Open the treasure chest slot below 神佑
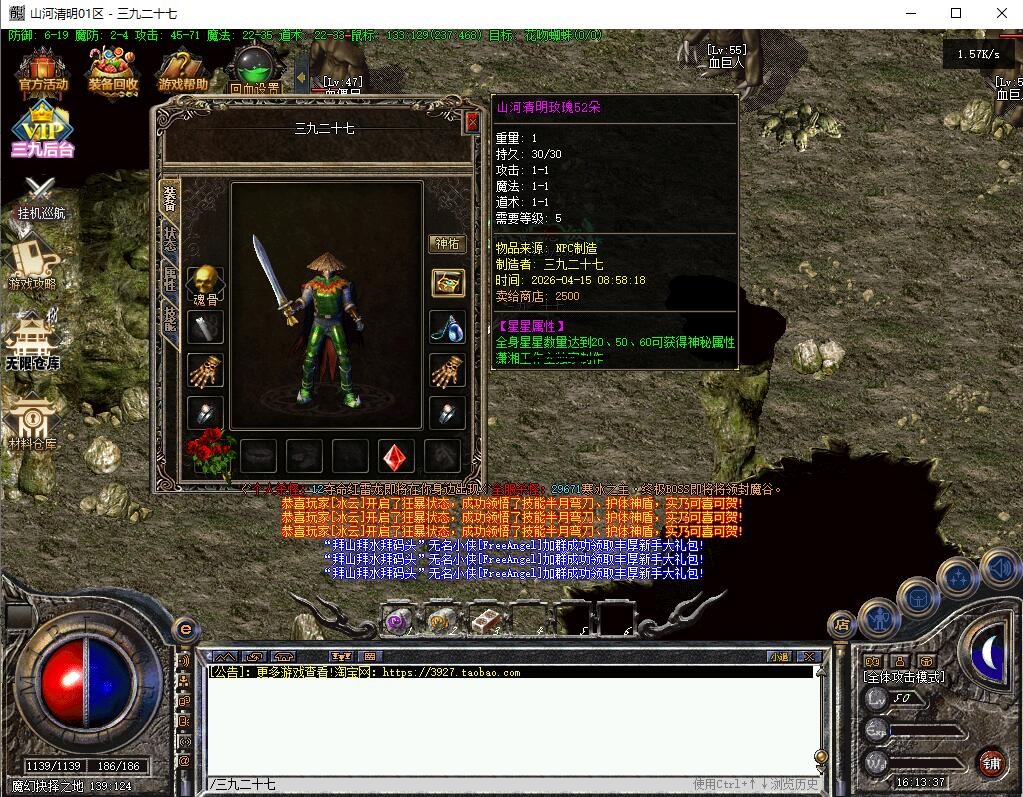 tap(447, 283)
